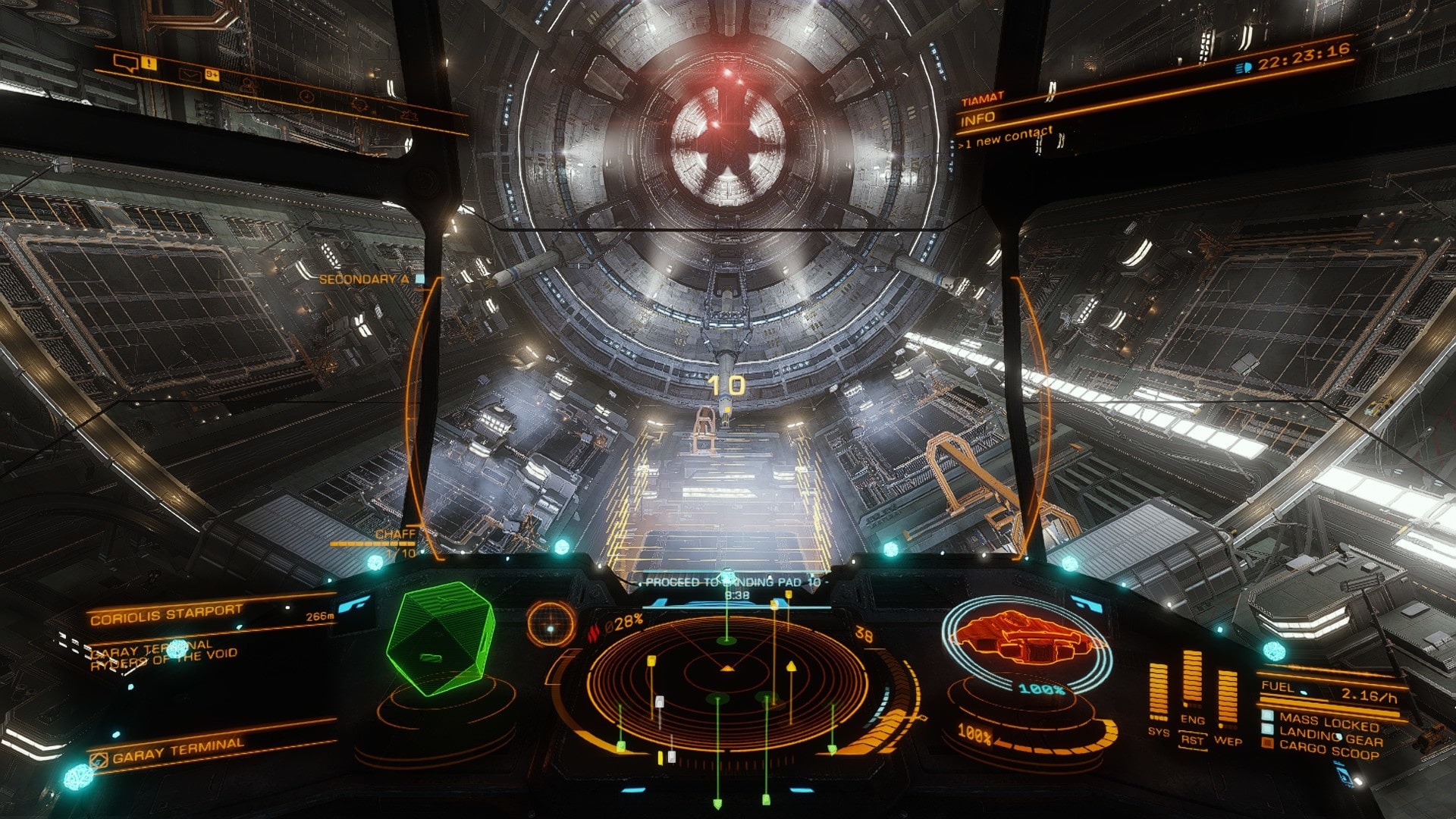
Task: Select the SYS power distributor column
Action: (1159, 692)
